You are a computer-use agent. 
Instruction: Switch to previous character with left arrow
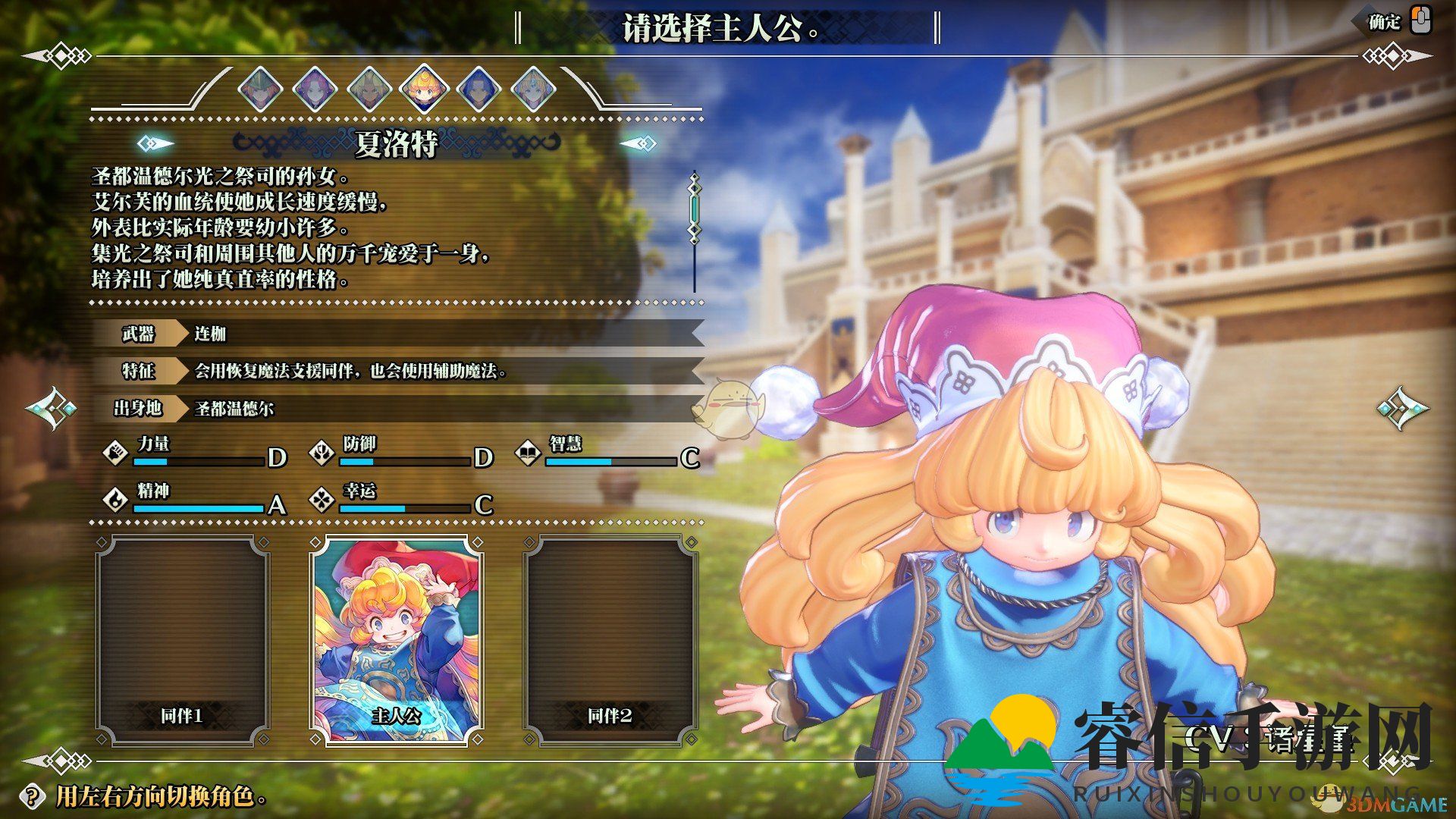[x=52, y=409]
